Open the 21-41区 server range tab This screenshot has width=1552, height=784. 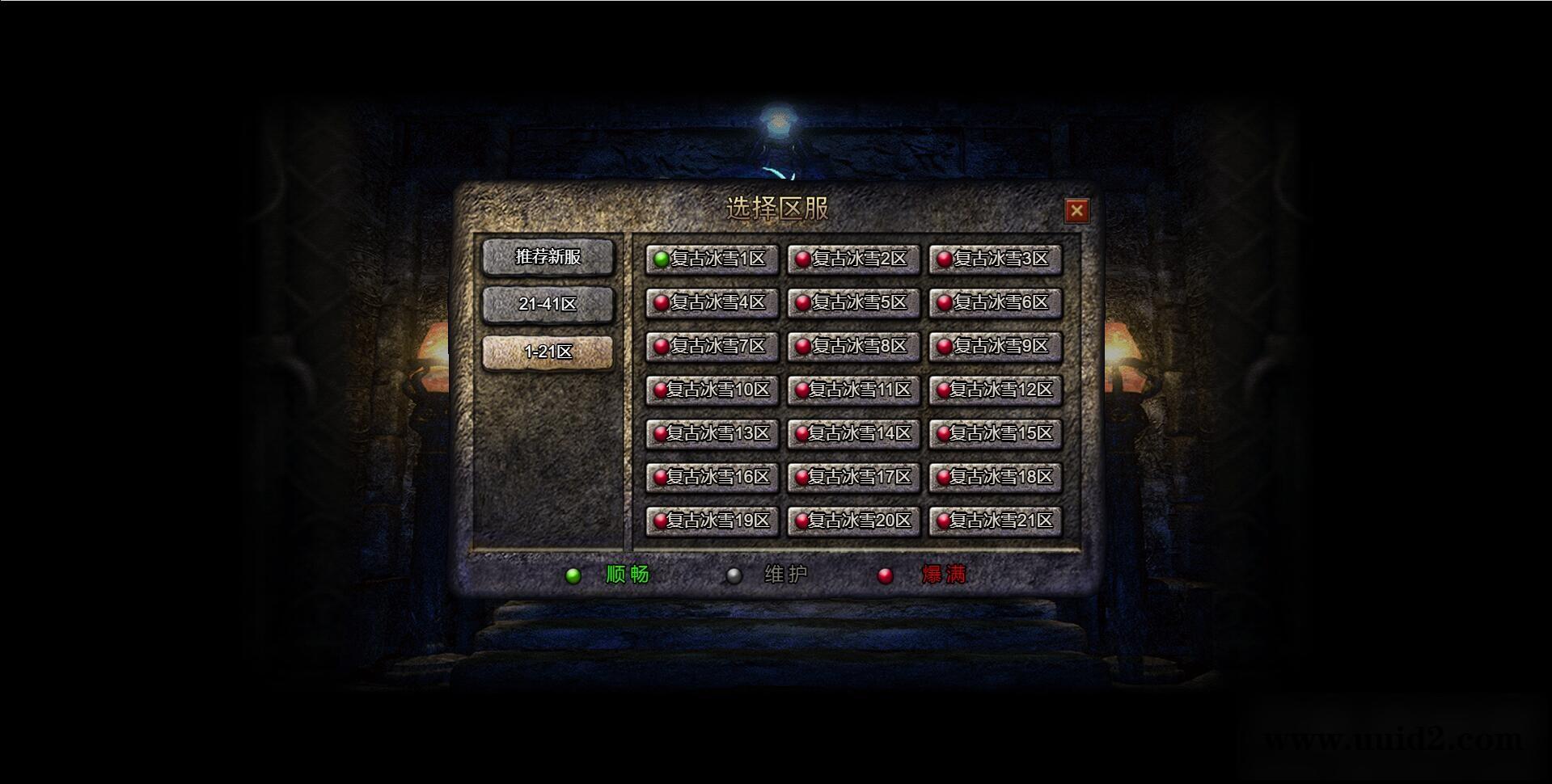tap(548, 304)
